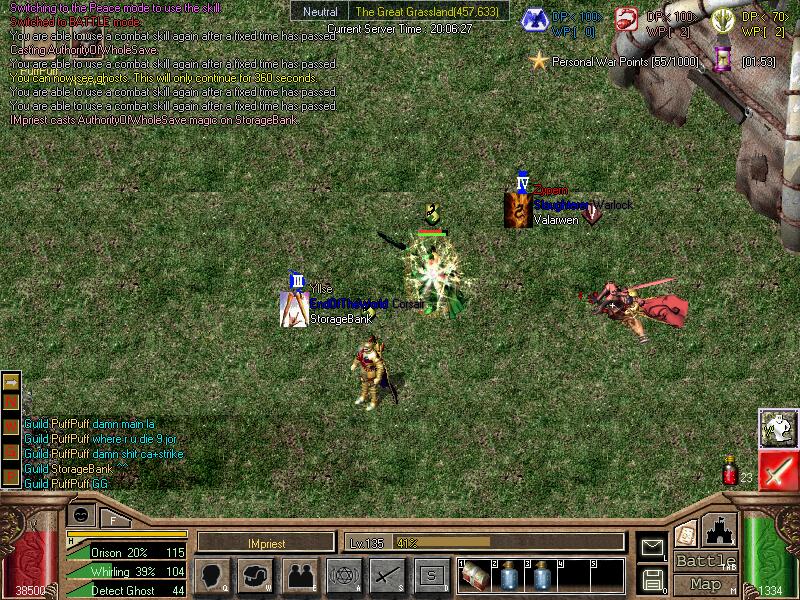Toggle the Battle mode button
The width and height of the screenshot is (800, 600).
coord(706,561)
